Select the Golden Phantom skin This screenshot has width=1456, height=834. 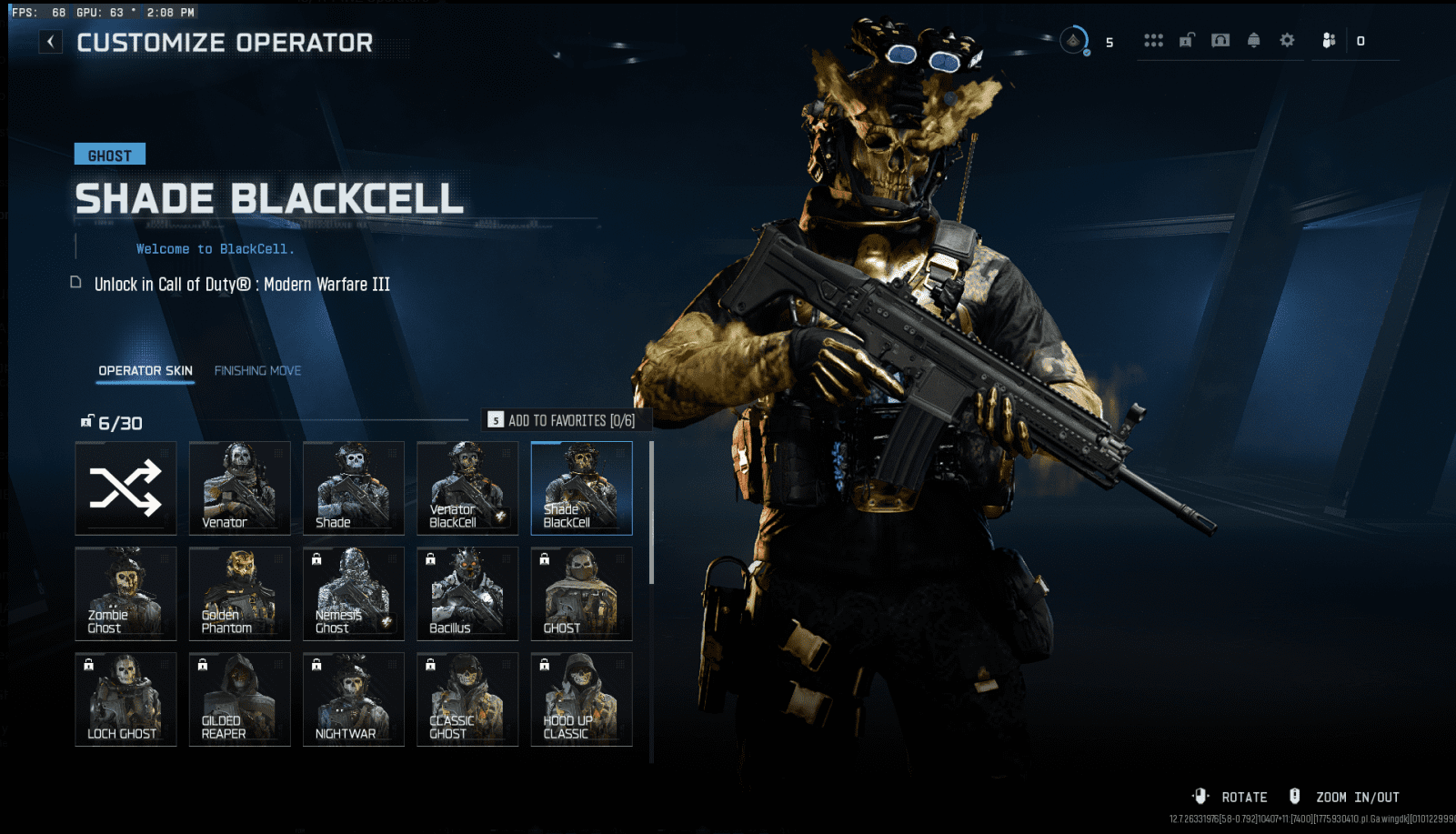[x=240, y=594]
